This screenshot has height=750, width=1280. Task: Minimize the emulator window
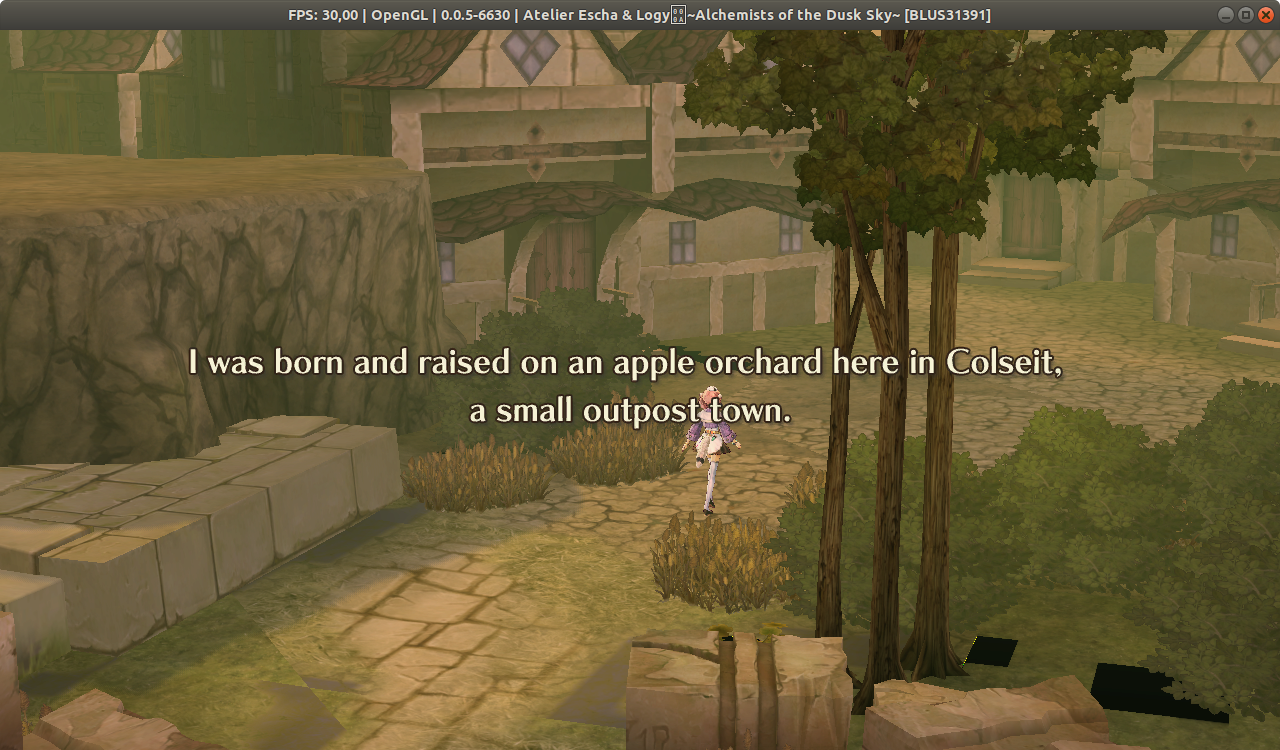(x=1224, y=14)
